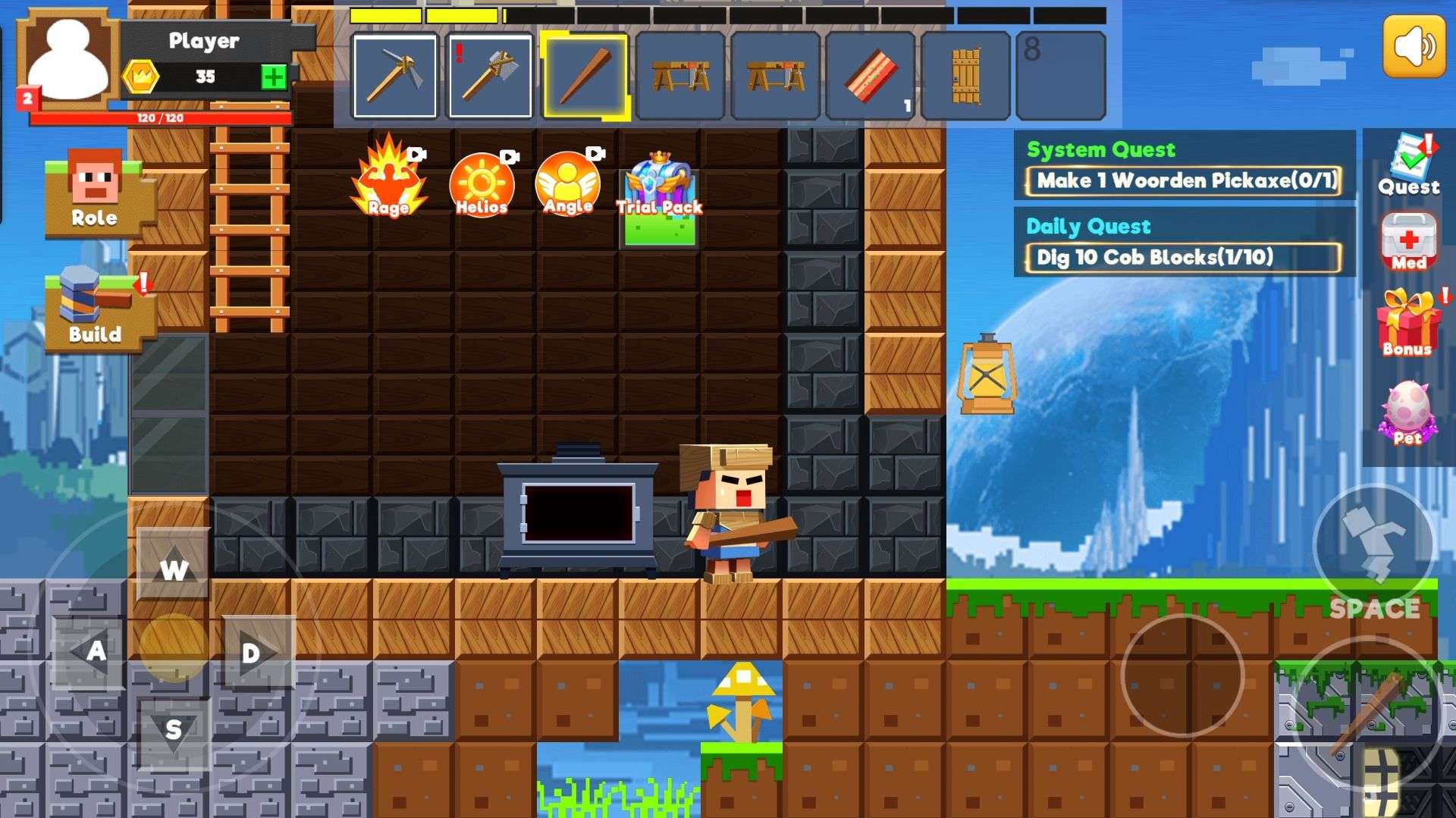The height and width of the screenshot is (818, 1456).
Task: Toggle the sound speaker button
Action: pyautogui.click(x=1414, y=46)
